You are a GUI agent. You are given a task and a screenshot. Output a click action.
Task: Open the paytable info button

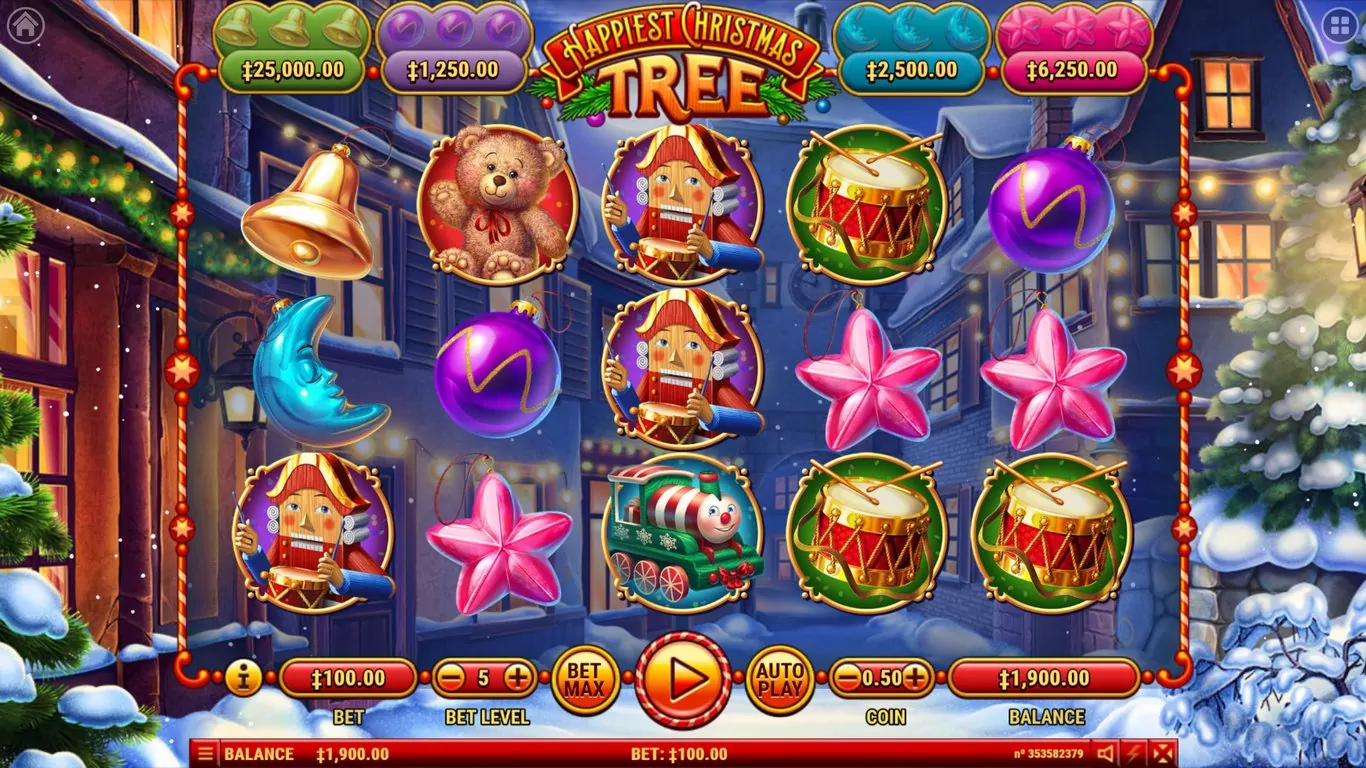pos(243,678)
